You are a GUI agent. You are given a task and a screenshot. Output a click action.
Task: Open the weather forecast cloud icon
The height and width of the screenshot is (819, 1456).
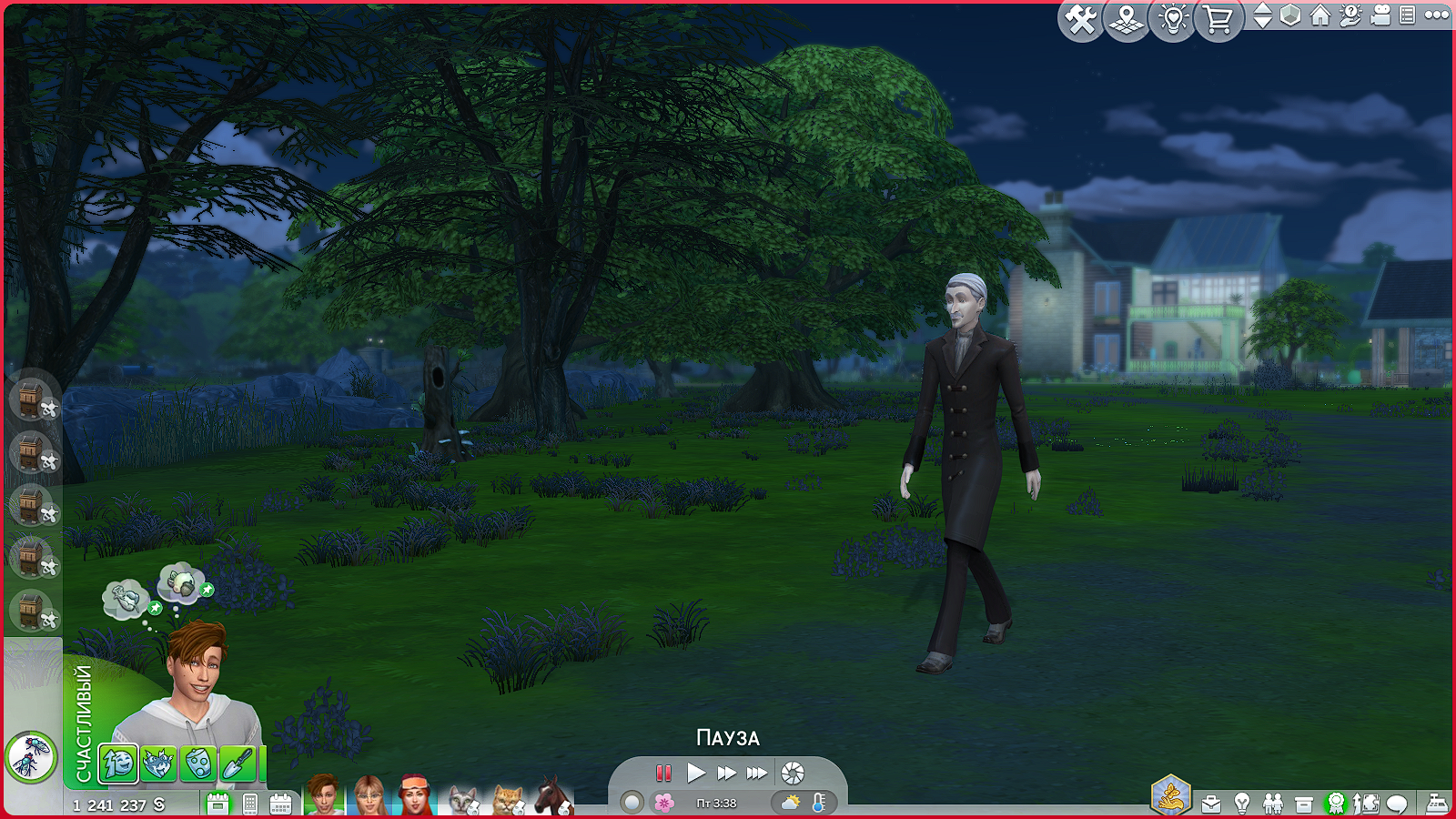tap(790, 803)
